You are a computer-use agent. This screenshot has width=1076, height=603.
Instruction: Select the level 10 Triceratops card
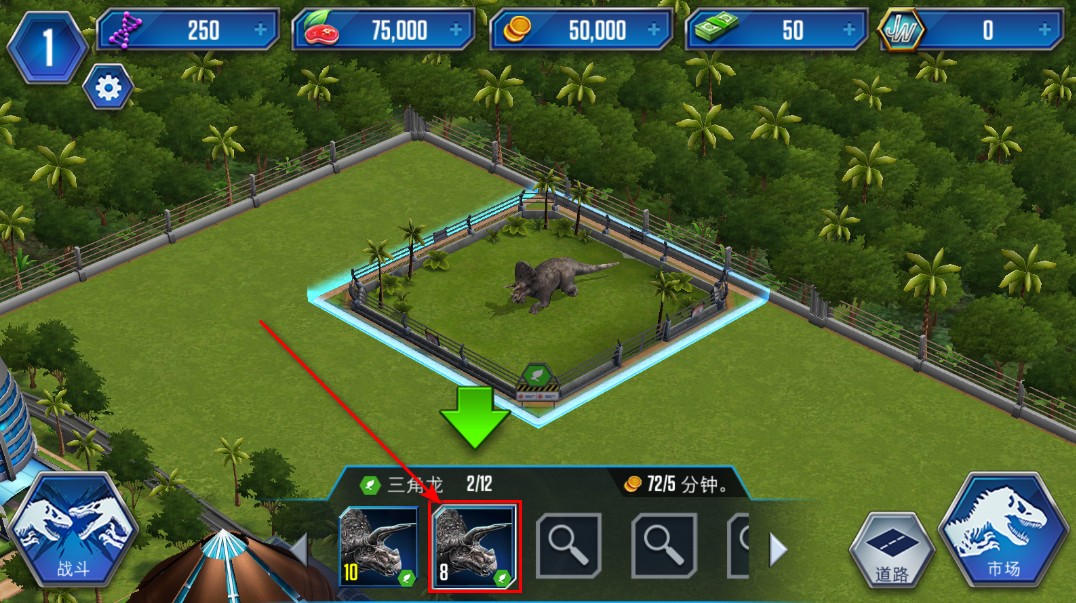click(380, 546)
